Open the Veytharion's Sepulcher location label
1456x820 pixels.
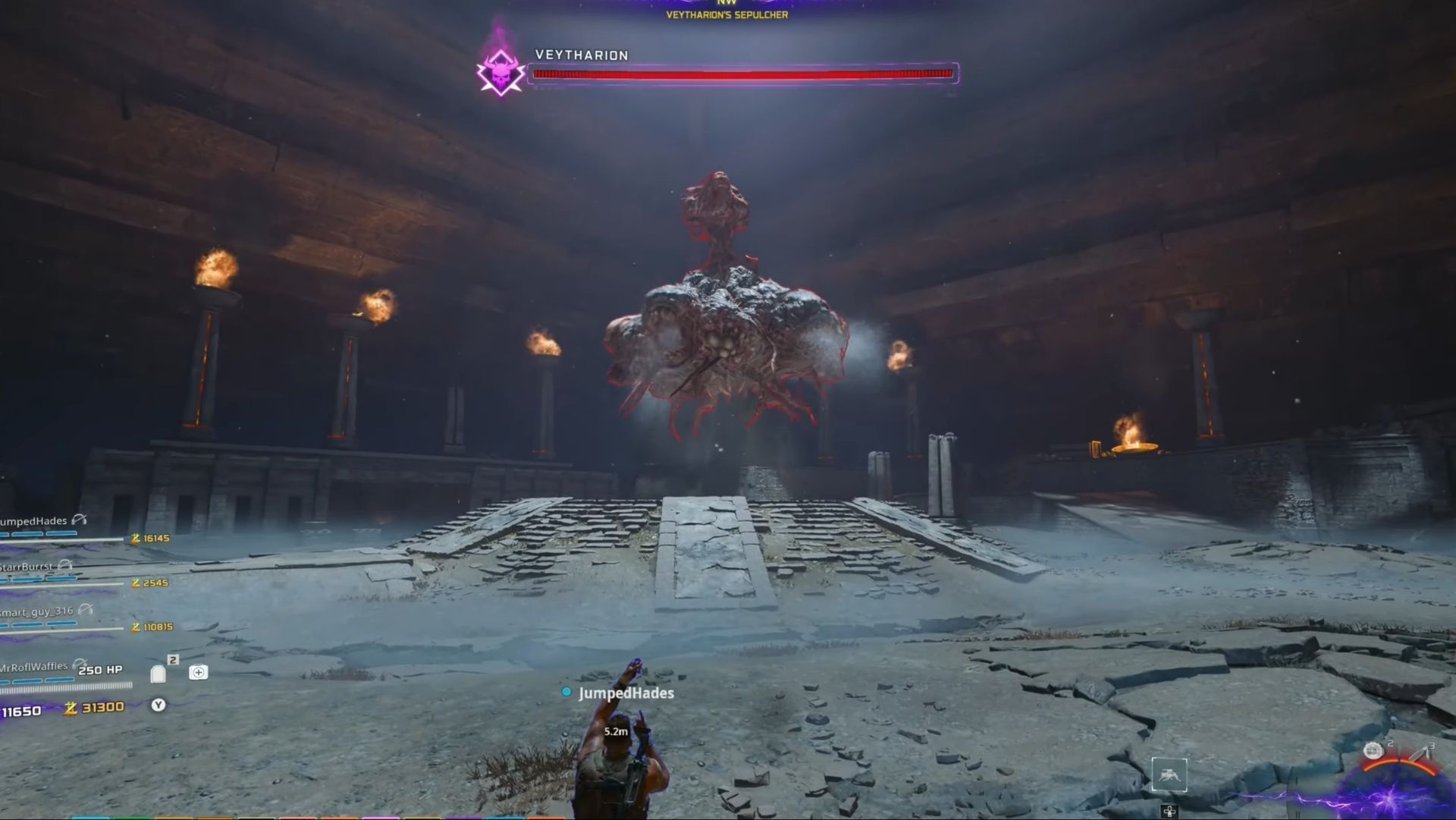727,13
